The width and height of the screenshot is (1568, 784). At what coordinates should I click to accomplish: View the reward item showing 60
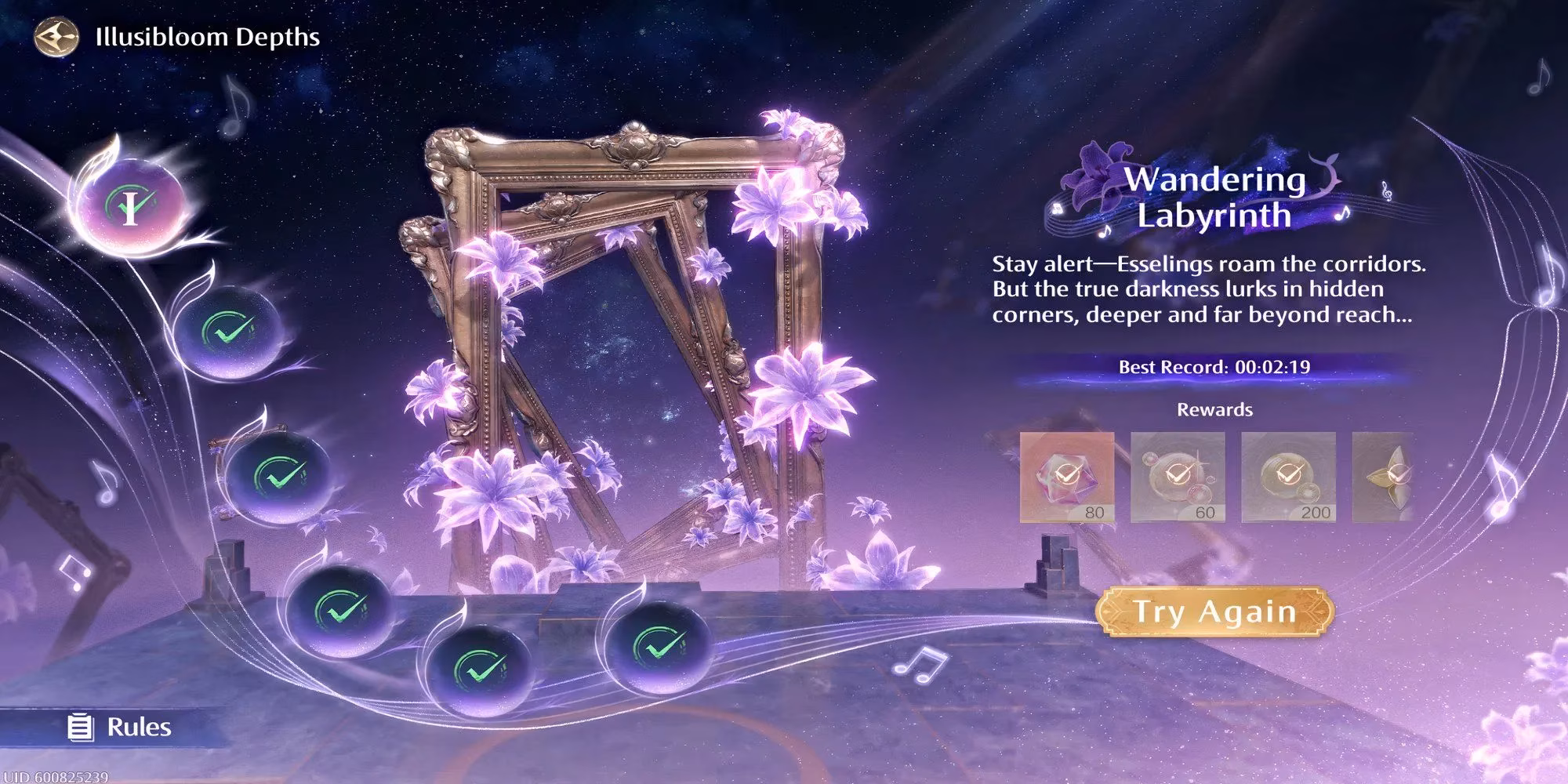pos(1177,477)
